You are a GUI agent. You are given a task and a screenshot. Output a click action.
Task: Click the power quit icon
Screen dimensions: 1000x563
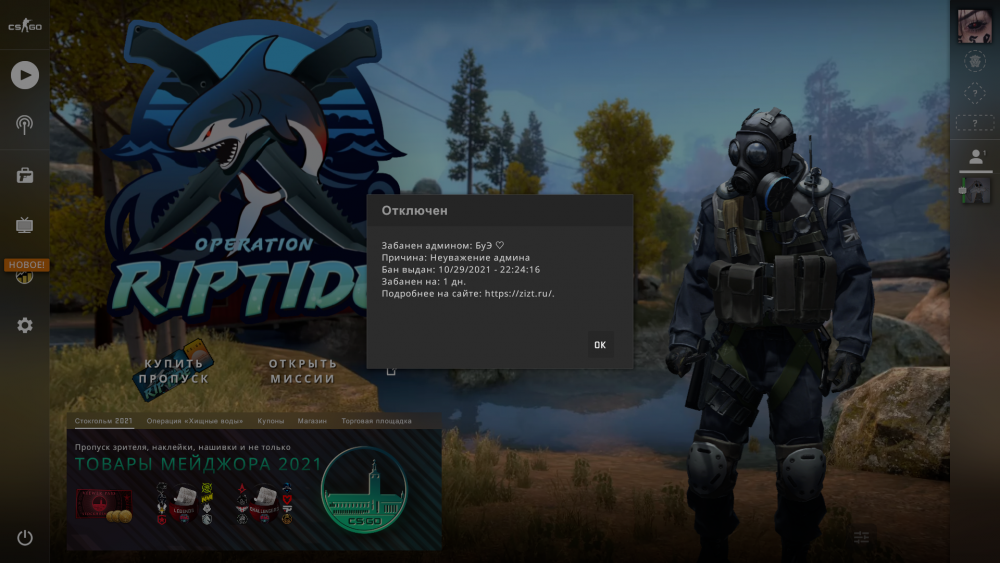click(25, 538)
